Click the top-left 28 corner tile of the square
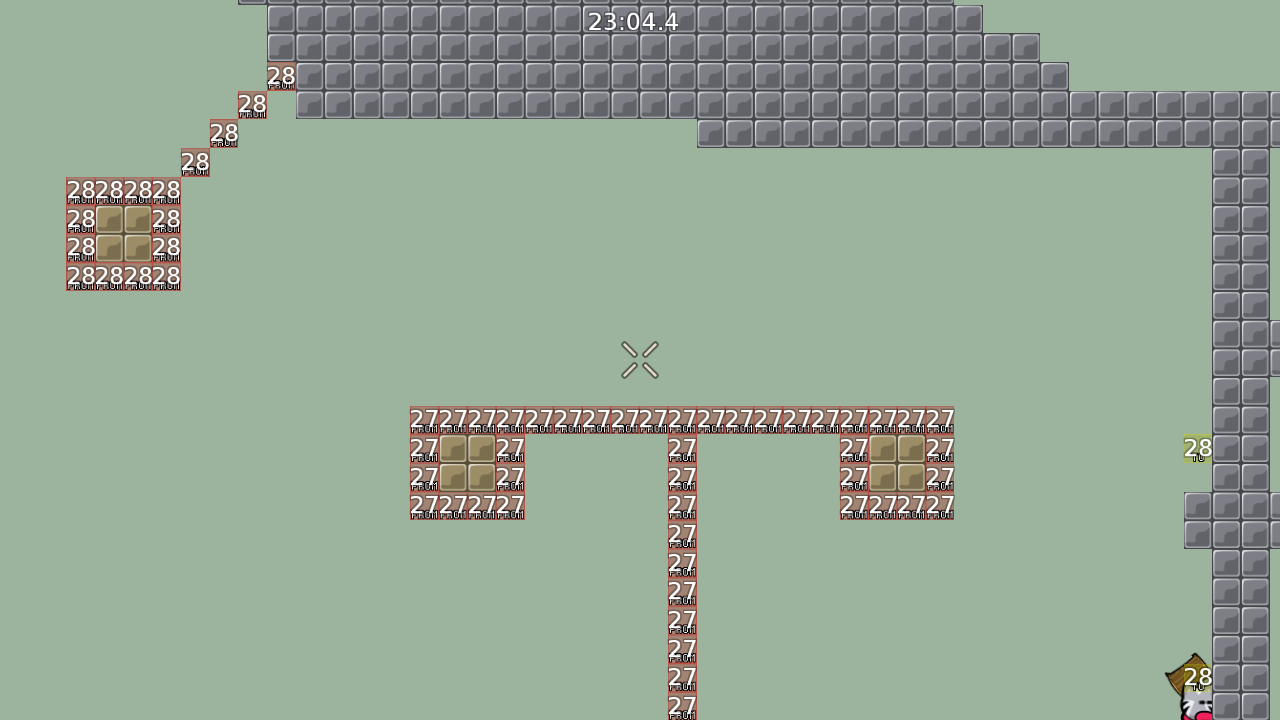The image size is (1280, 720). (78, 191)
